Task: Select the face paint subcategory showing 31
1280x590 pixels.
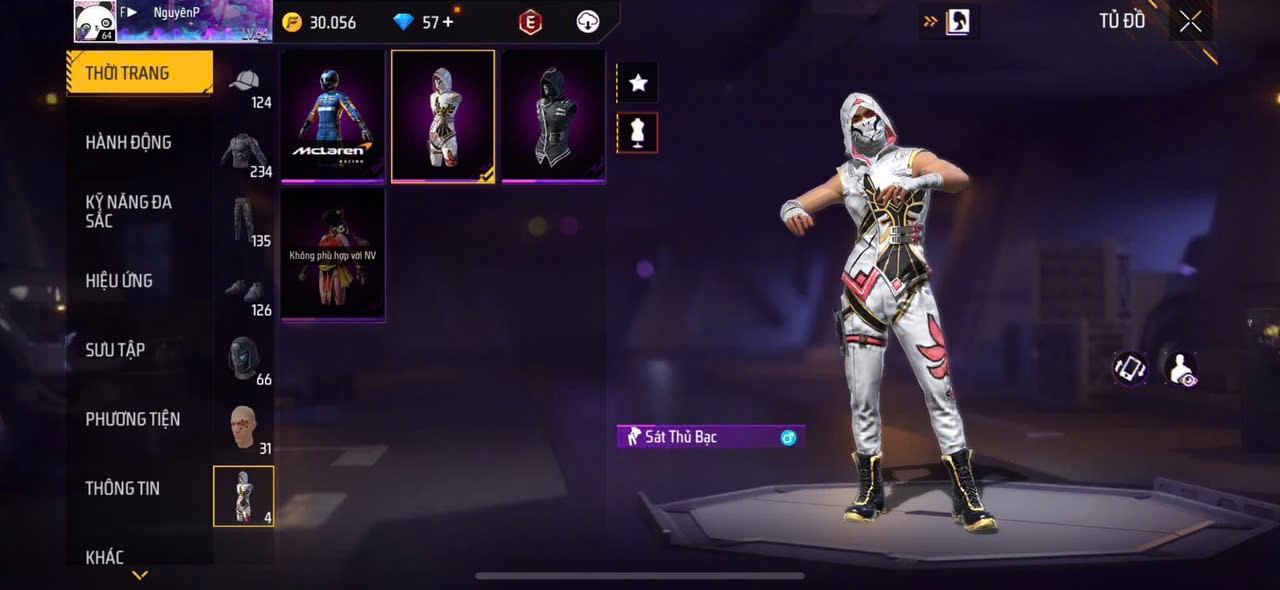Action: (x=245, y=431)
